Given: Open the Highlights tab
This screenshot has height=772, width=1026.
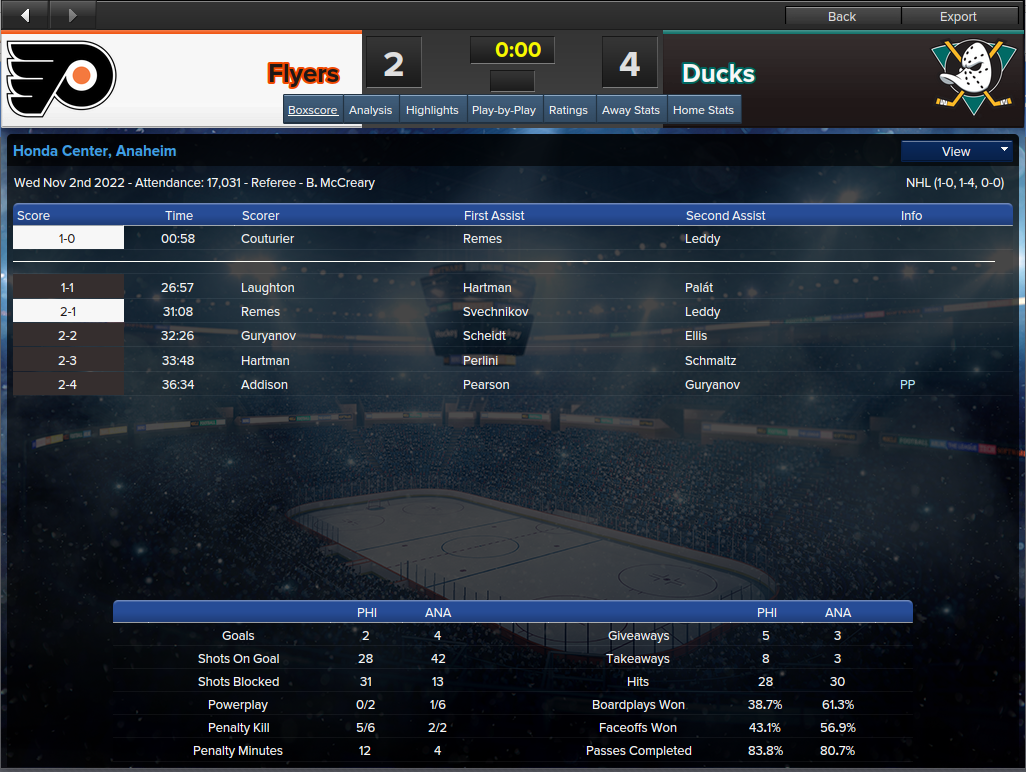Looking at the screenshot, I should (x=432, y=110).
